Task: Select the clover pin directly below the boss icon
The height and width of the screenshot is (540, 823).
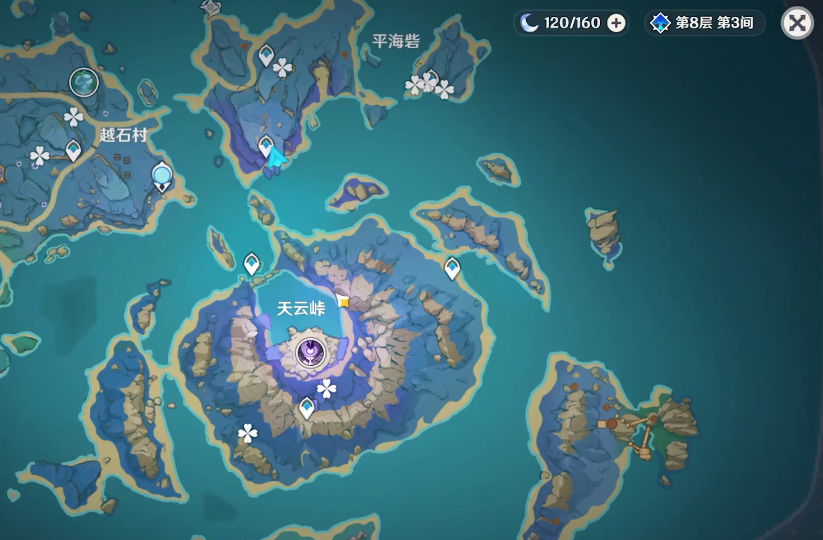Action: click(326, 388)
